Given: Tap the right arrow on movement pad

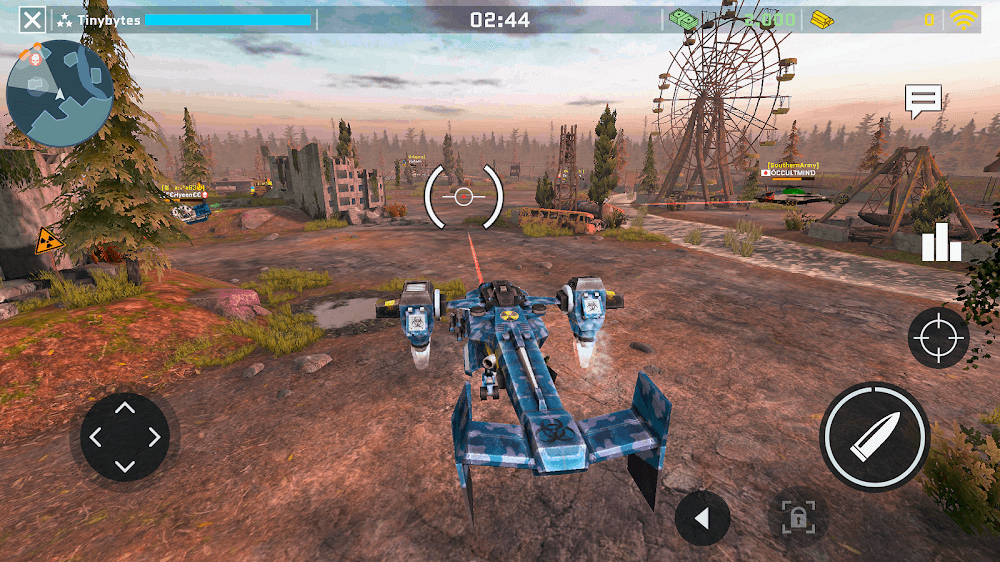Looking at the screenshot, I should [x=155, y=437].
